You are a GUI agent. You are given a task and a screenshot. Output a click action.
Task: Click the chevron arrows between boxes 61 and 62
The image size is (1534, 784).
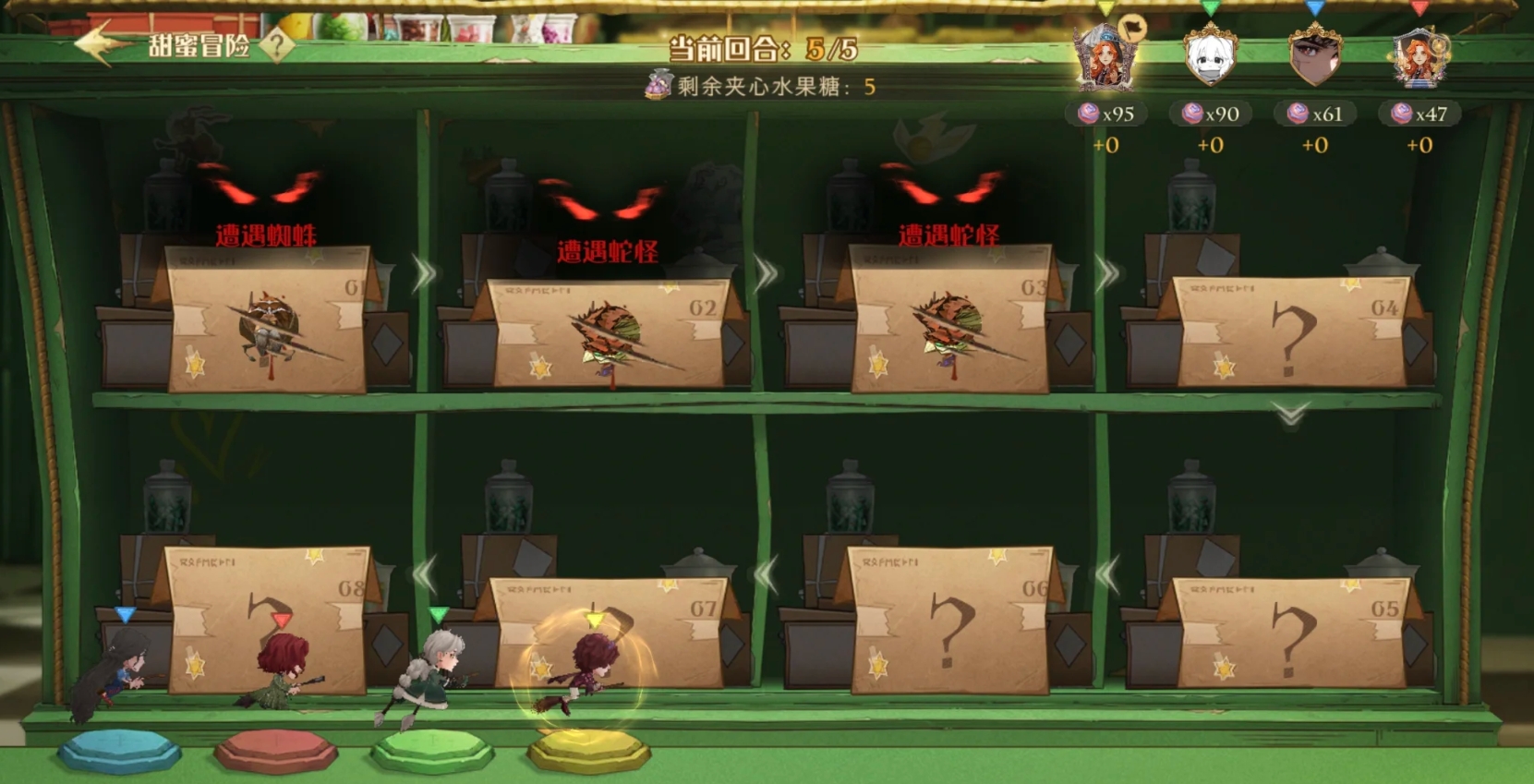(x=423, y=271)
